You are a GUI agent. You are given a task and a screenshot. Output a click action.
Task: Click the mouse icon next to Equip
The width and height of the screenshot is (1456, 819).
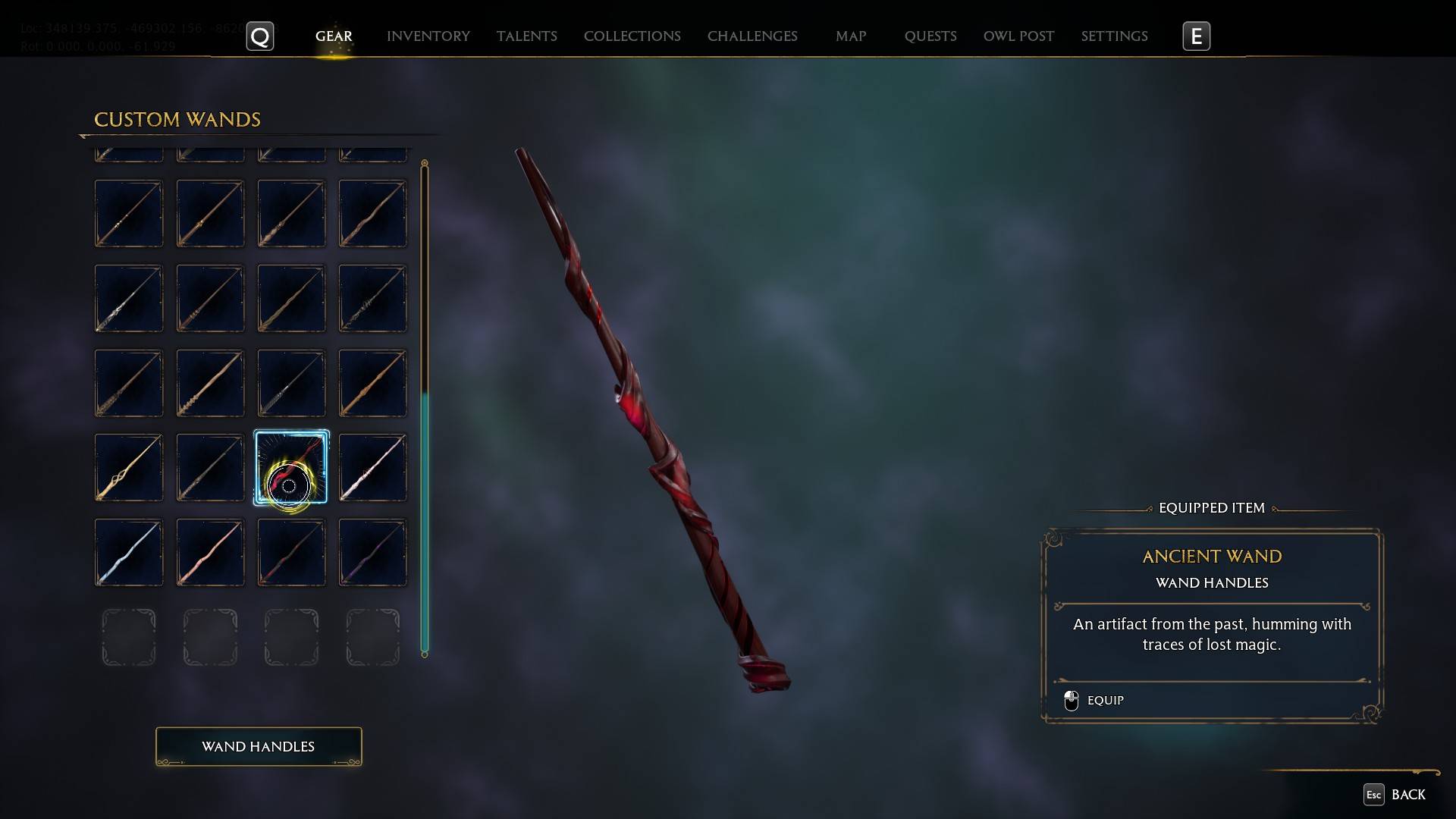click(x=1072, y=700)
